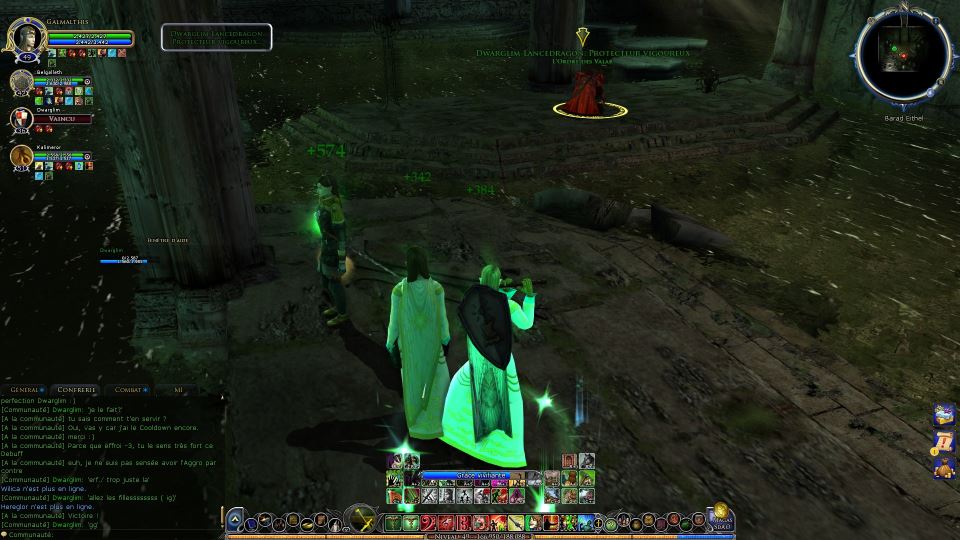Open the Barad Eithel minimap
This screenshot has width=960, height=540.
click(x=903, y=57)
